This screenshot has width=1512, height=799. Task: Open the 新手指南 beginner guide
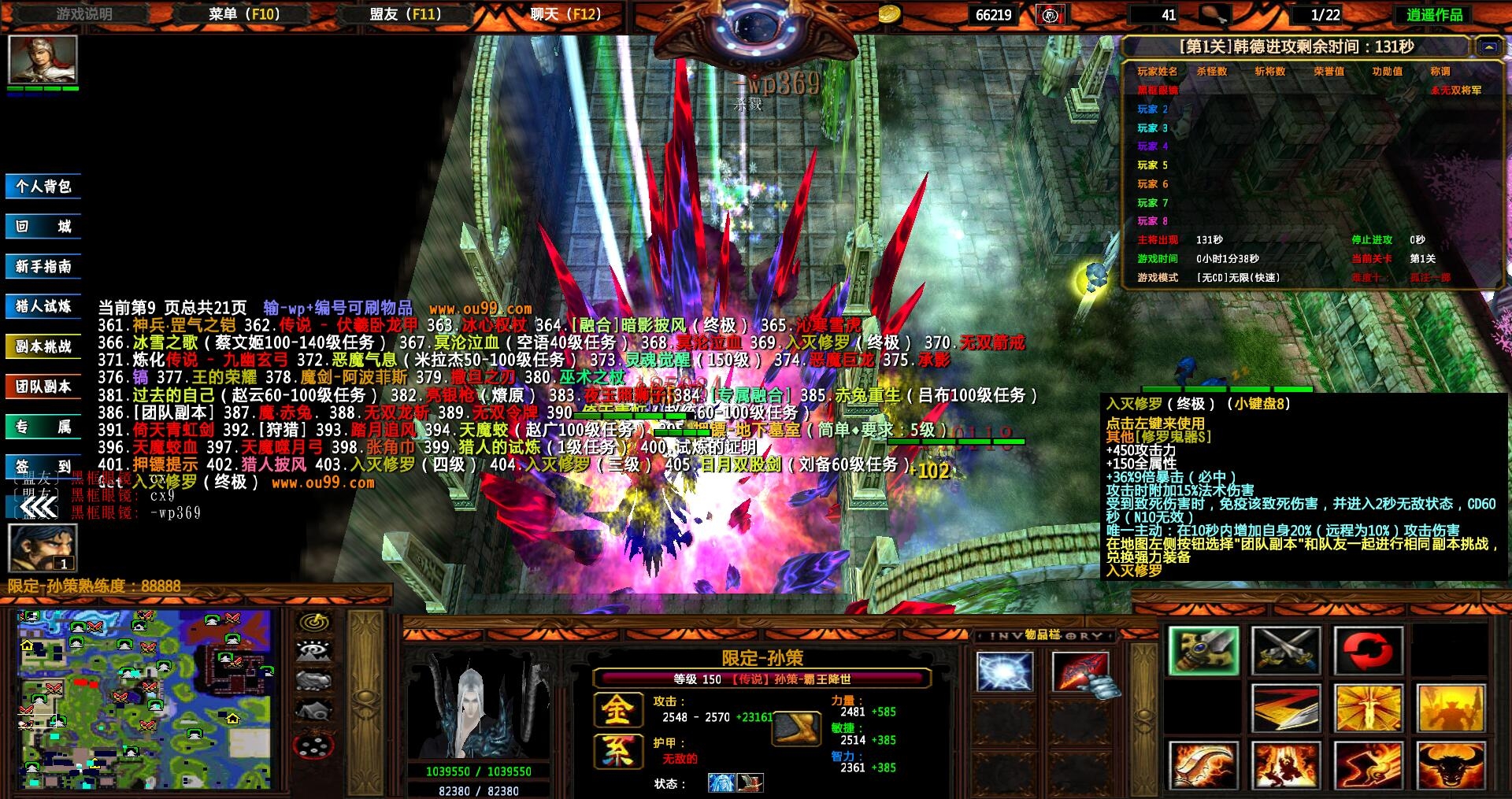pos(43,267)
